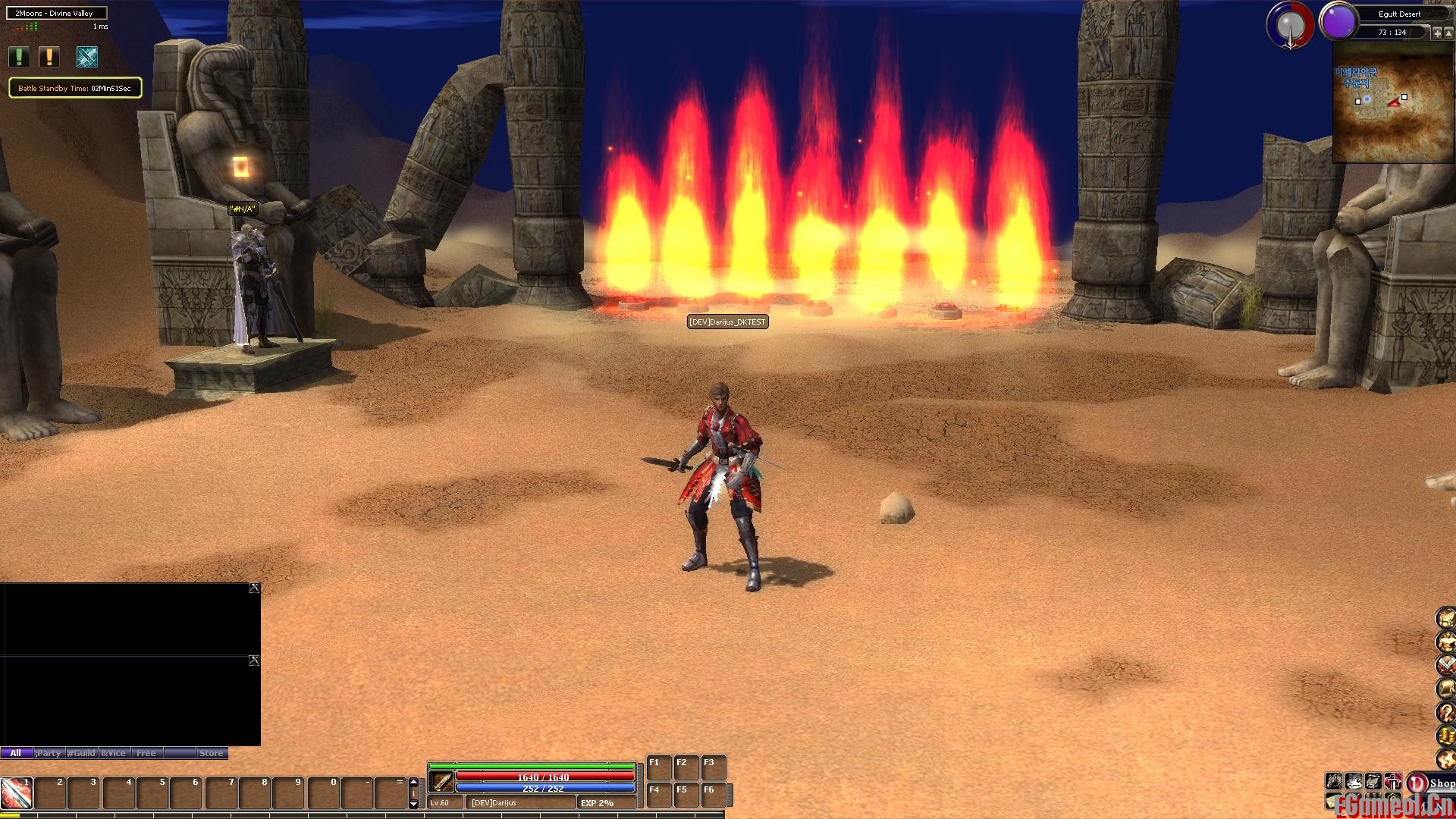Click the question mark help icon
This screenshot has height=819, width=1456.
click(x=1447, y=712)
